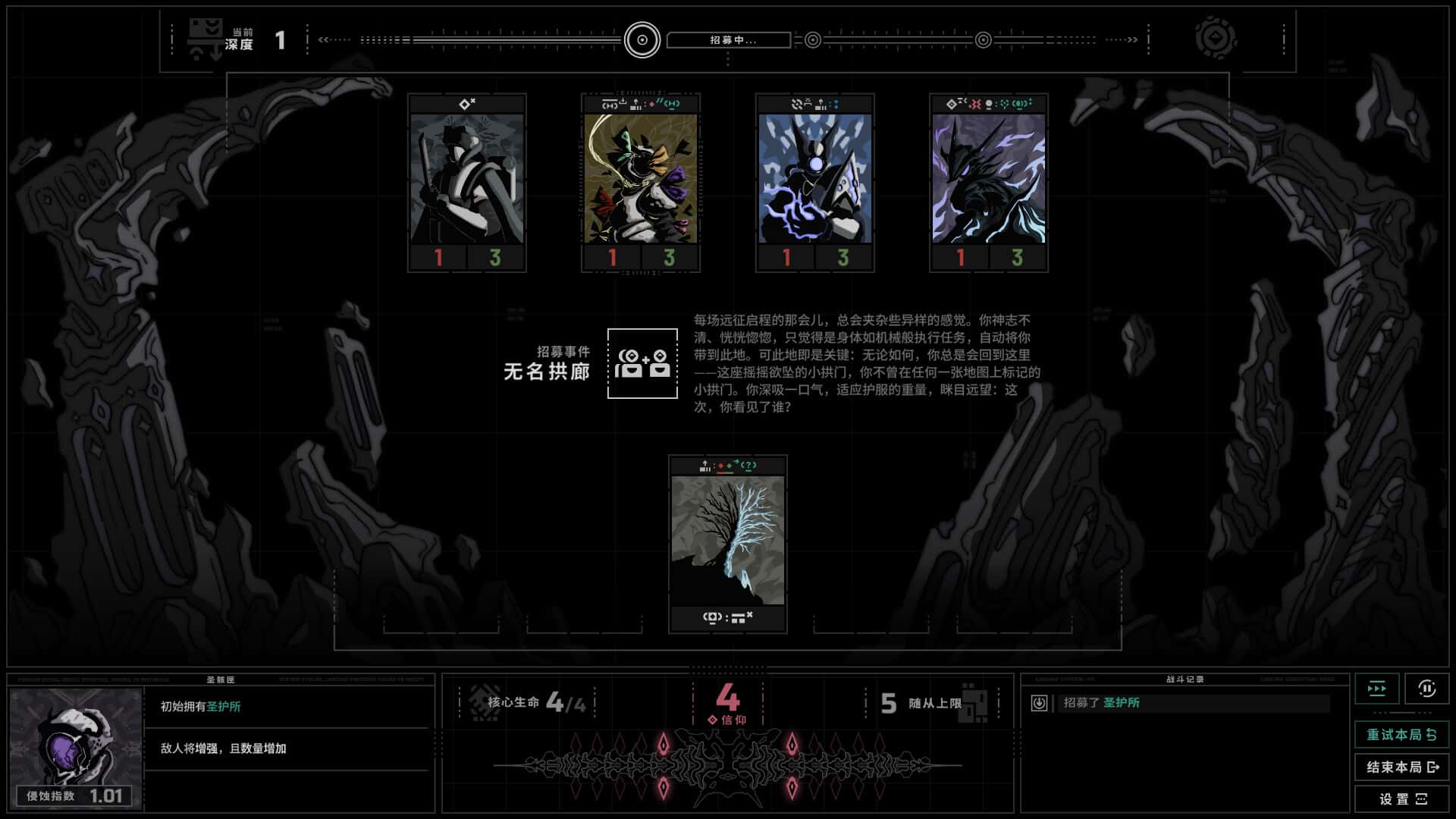Choose the blue armored recruit card
The height and width of the screenshot is (819, 1456).
click(814, 182)
